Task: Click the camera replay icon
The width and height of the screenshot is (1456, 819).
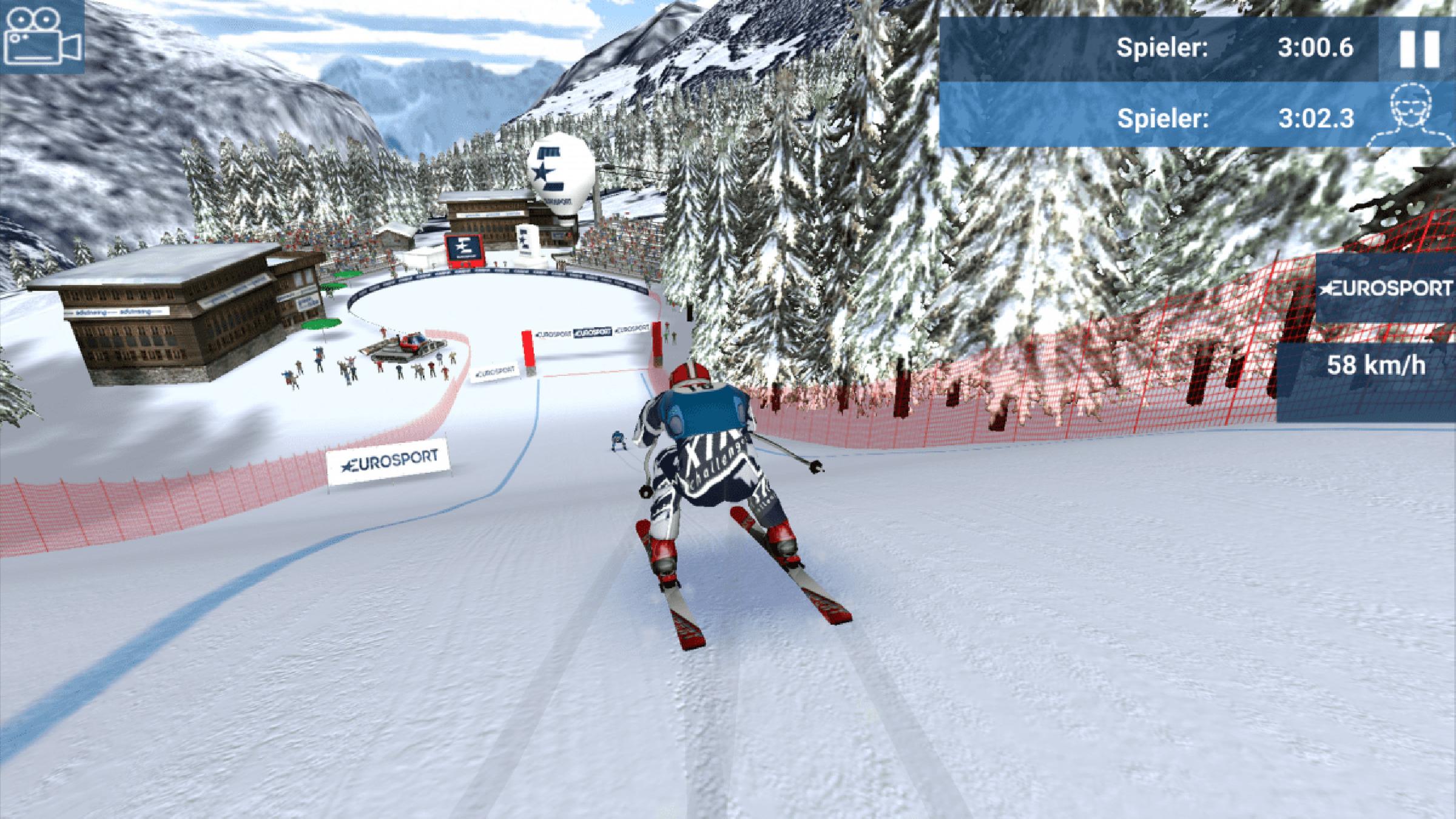Action: (42, 38)
